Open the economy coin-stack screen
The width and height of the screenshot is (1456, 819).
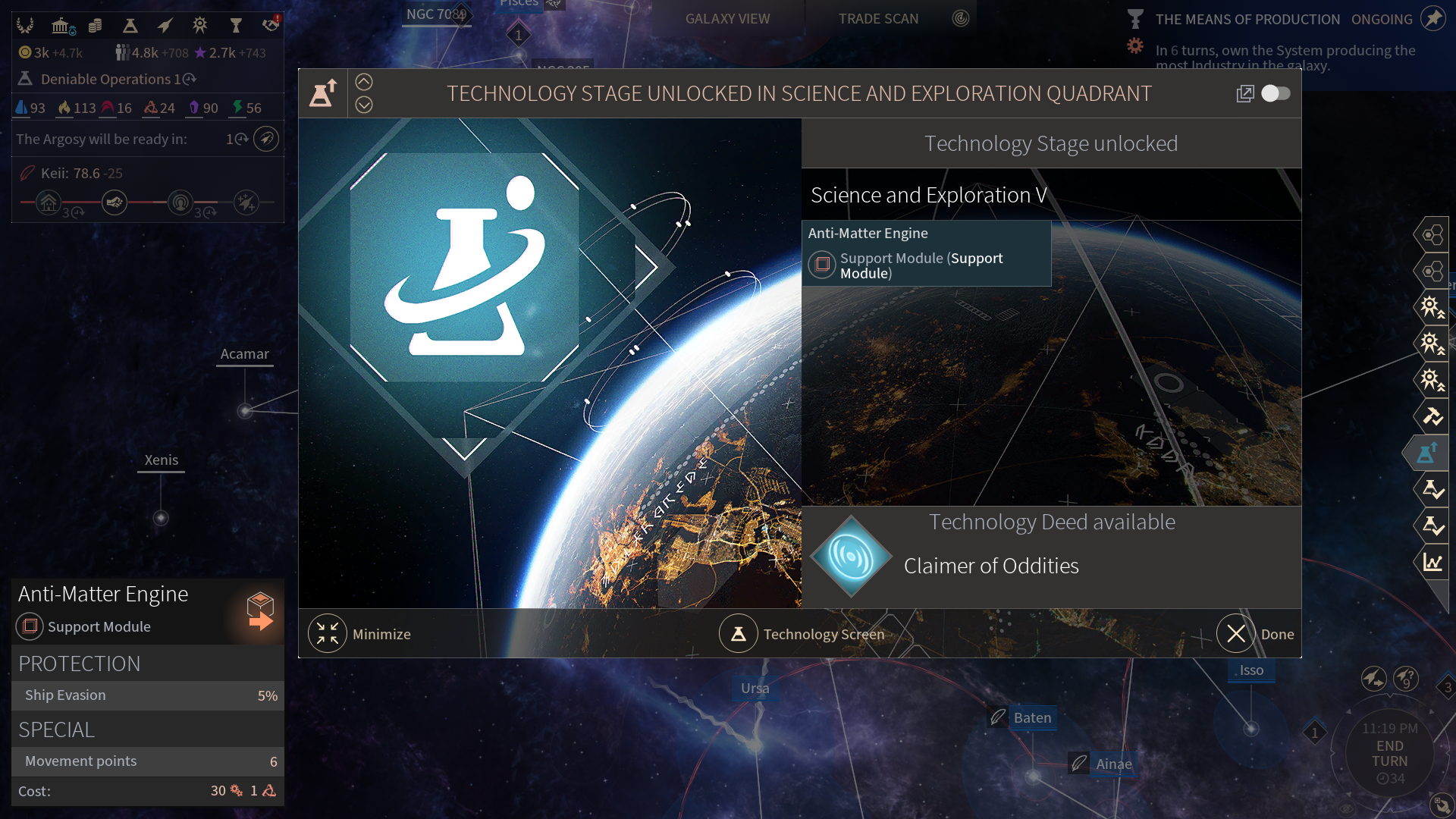coord(95,26)
